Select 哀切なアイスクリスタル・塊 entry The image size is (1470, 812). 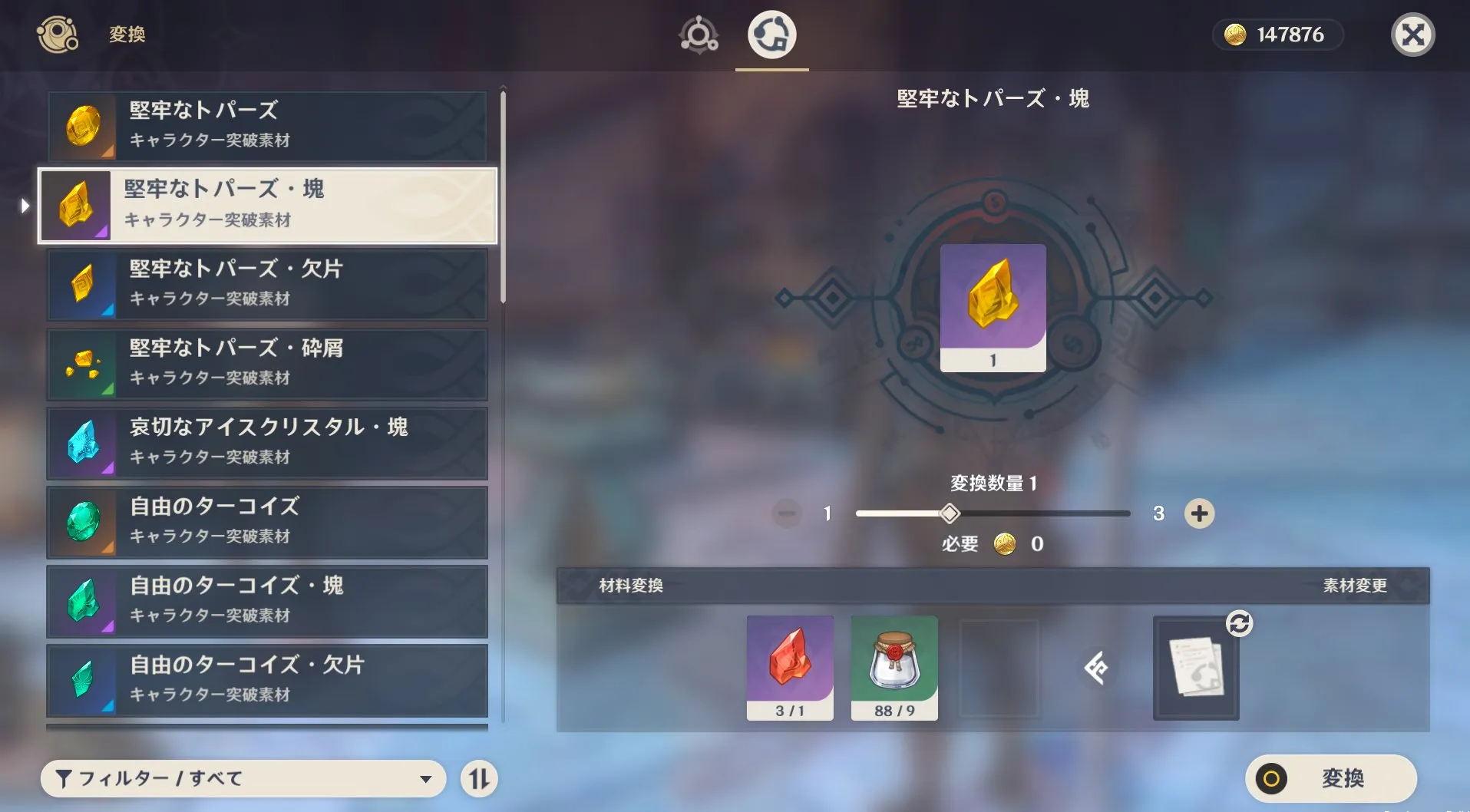click(267, 443)
